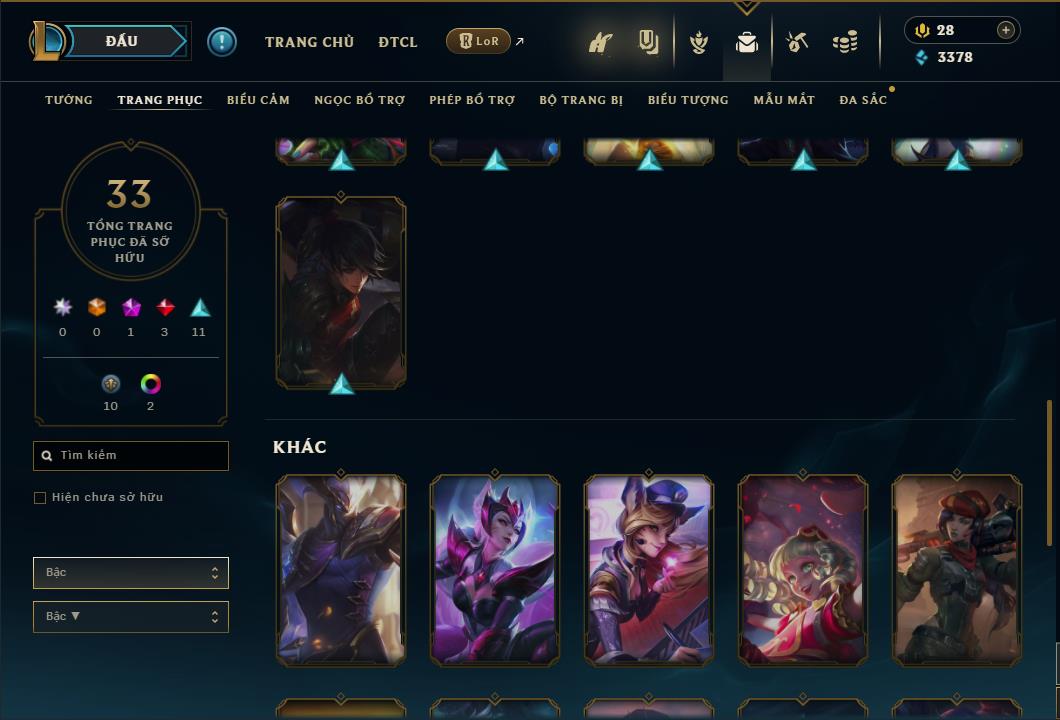This screenshot has width=1060, height=720.
Task: Select the ĐA SẮC tab
Action: point(863,100)
